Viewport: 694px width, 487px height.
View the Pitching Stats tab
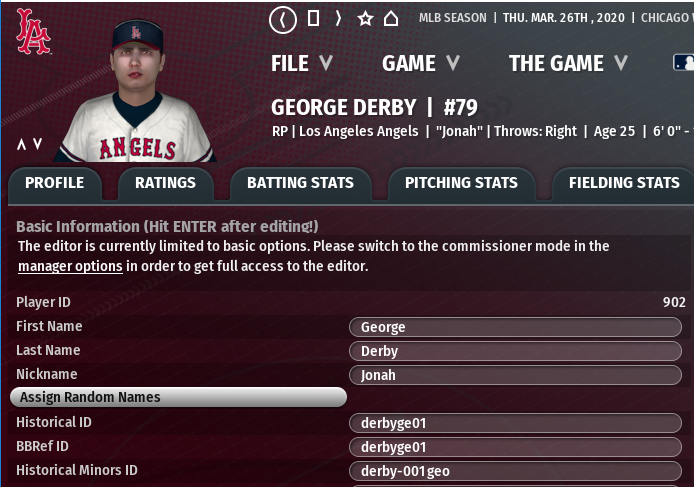pos(461,183)
